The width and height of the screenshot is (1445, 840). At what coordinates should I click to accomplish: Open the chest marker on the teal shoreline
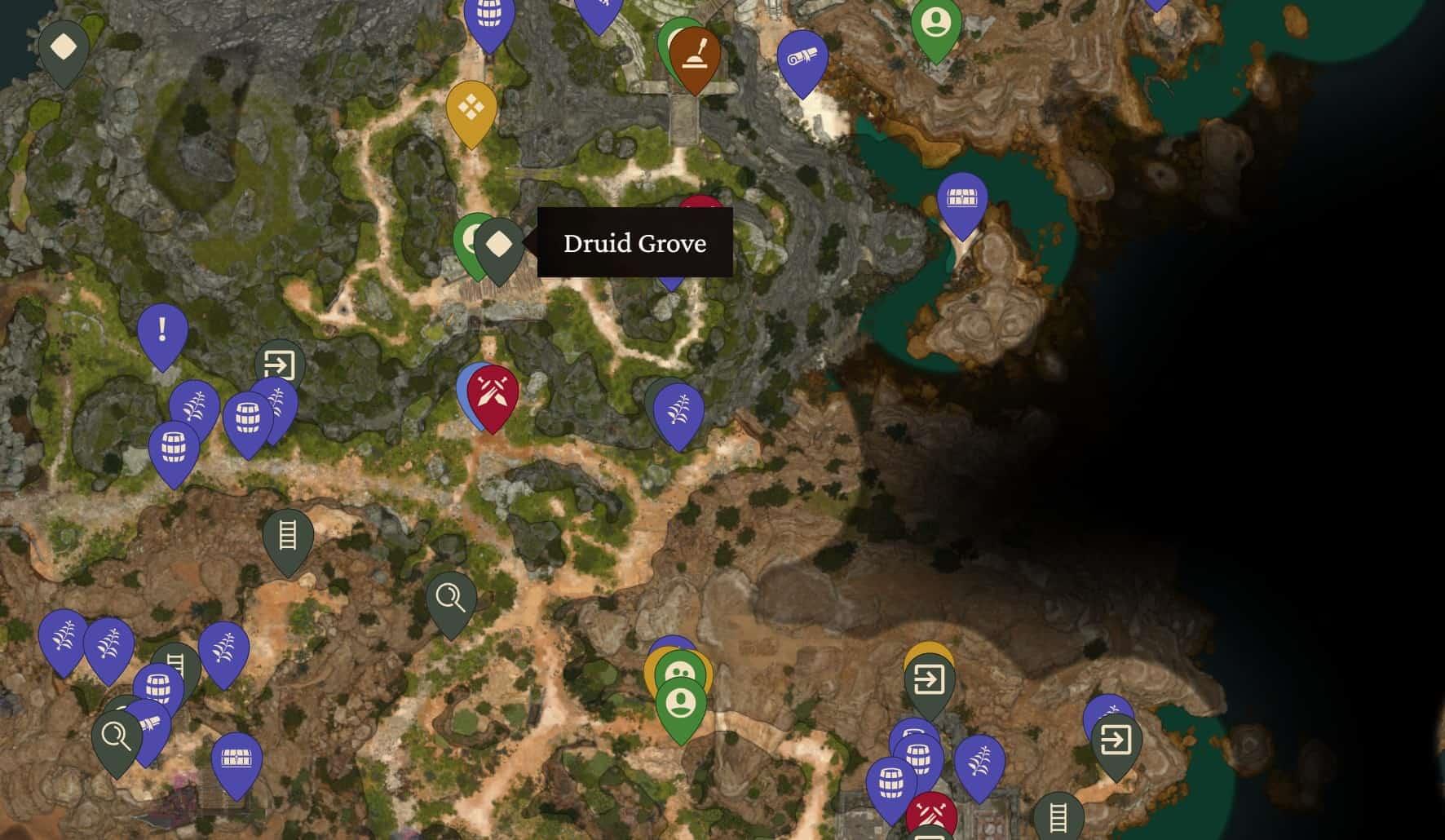(x=962, y=200)
